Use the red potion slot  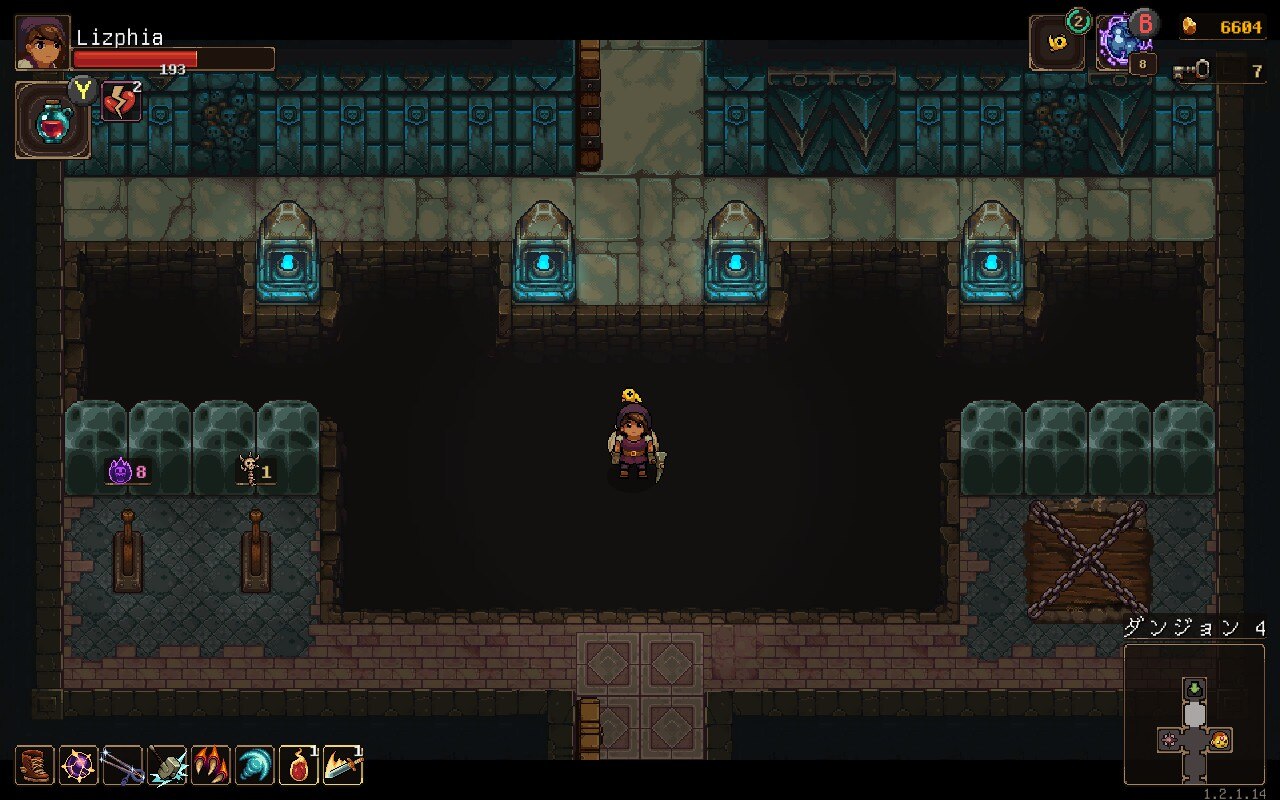pos(52,122)
